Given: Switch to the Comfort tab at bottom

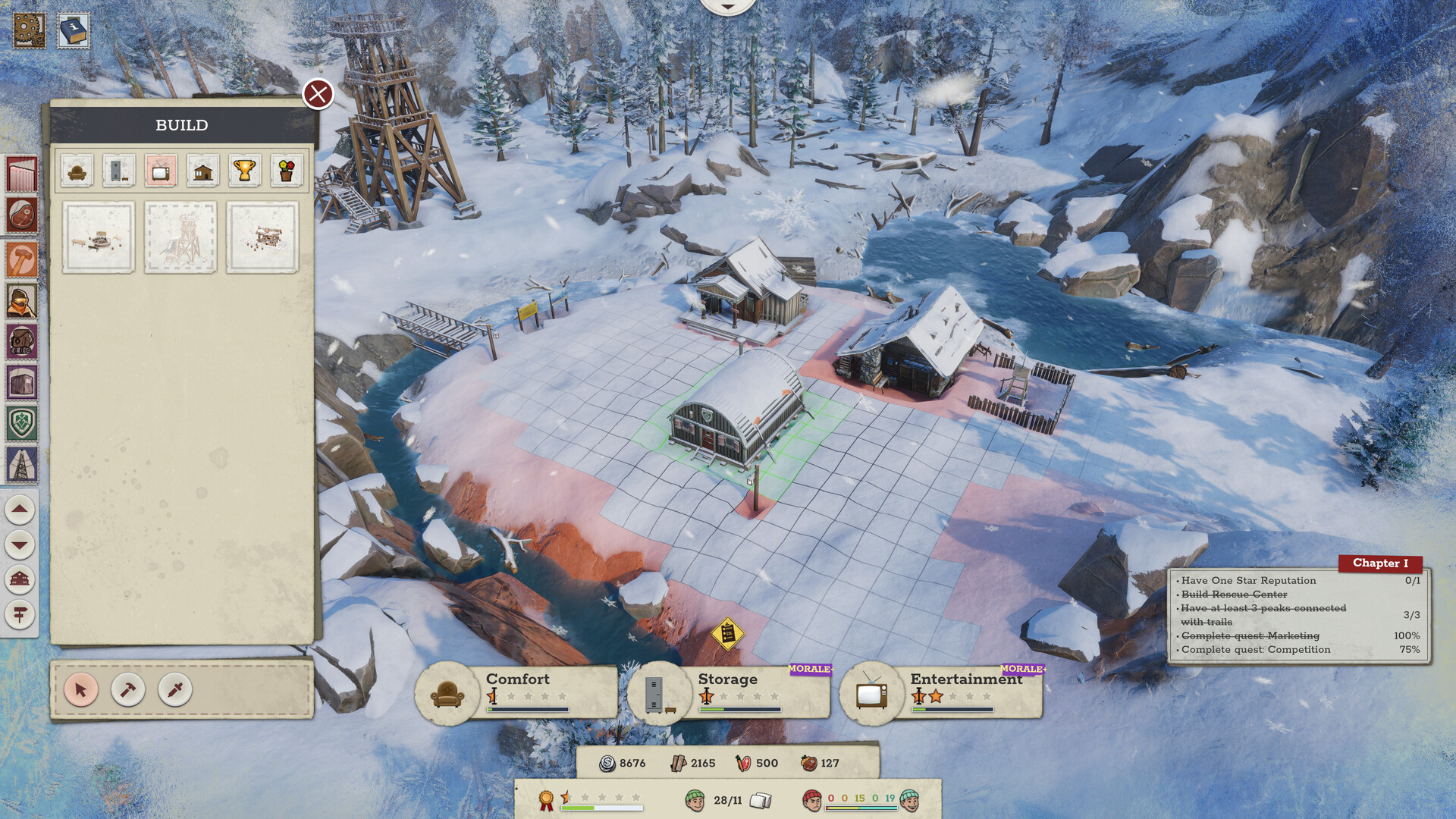Looking at the screenshot, I should coord(518,680).
